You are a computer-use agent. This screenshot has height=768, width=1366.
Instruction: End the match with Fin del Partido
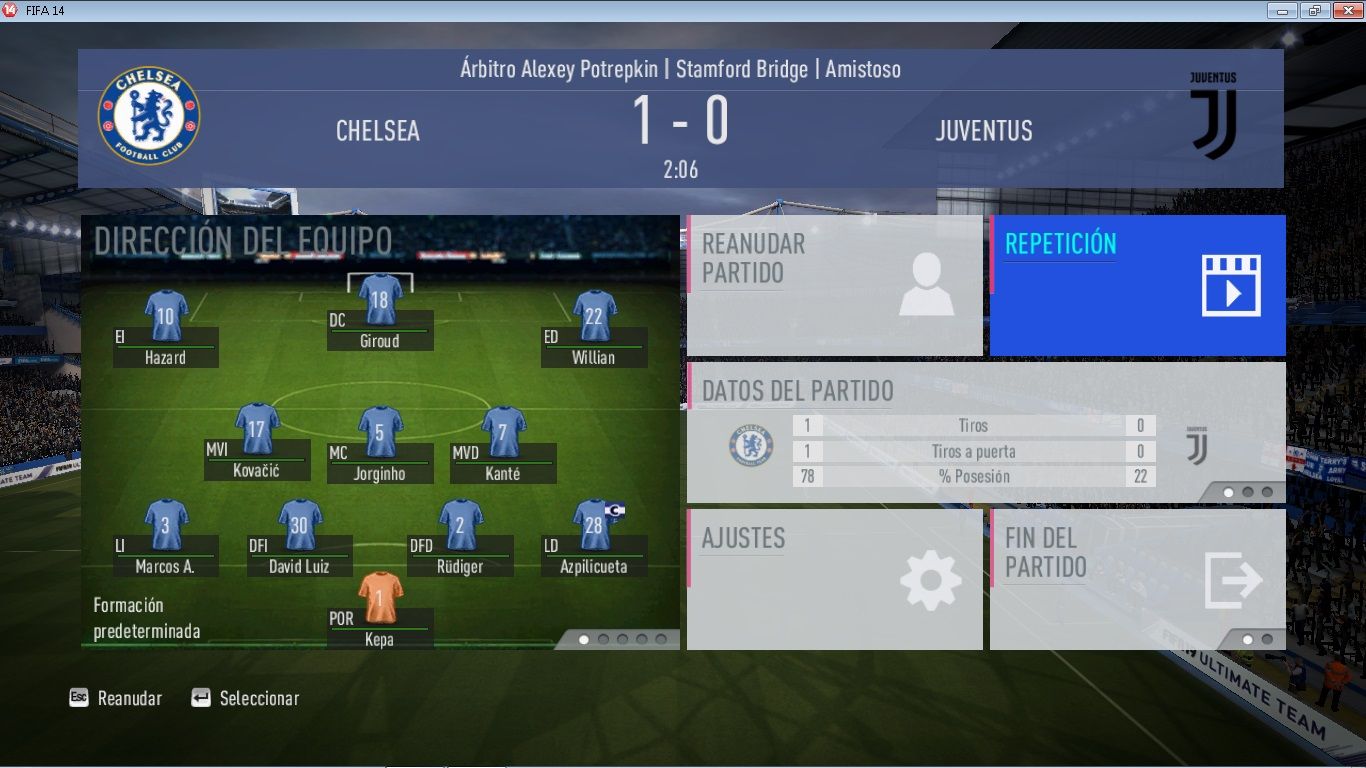point(1137,579)
